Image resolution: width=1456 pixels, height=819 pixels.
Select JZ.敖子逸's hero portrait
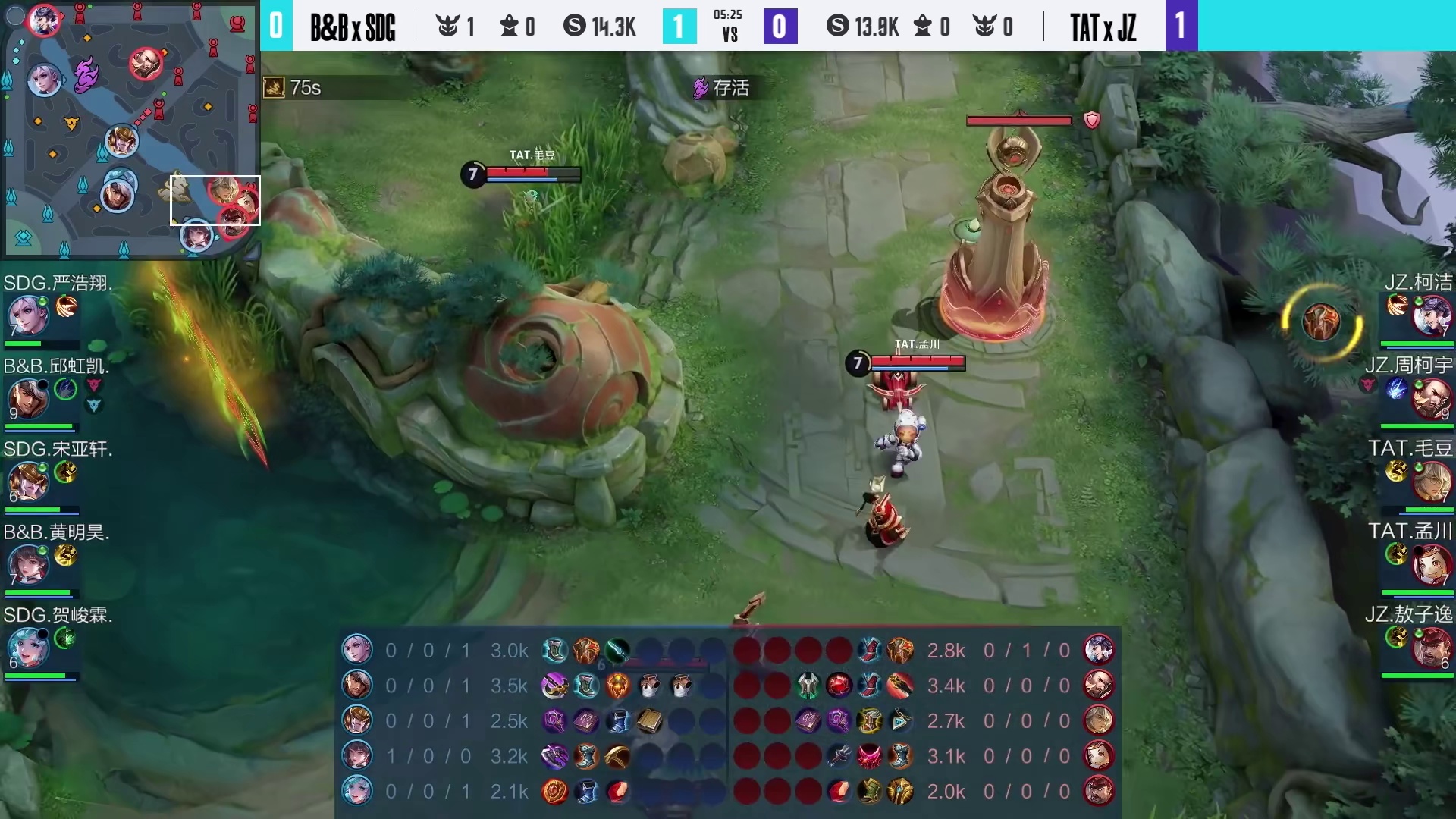pyautogui.click(x=1431, y=648)
